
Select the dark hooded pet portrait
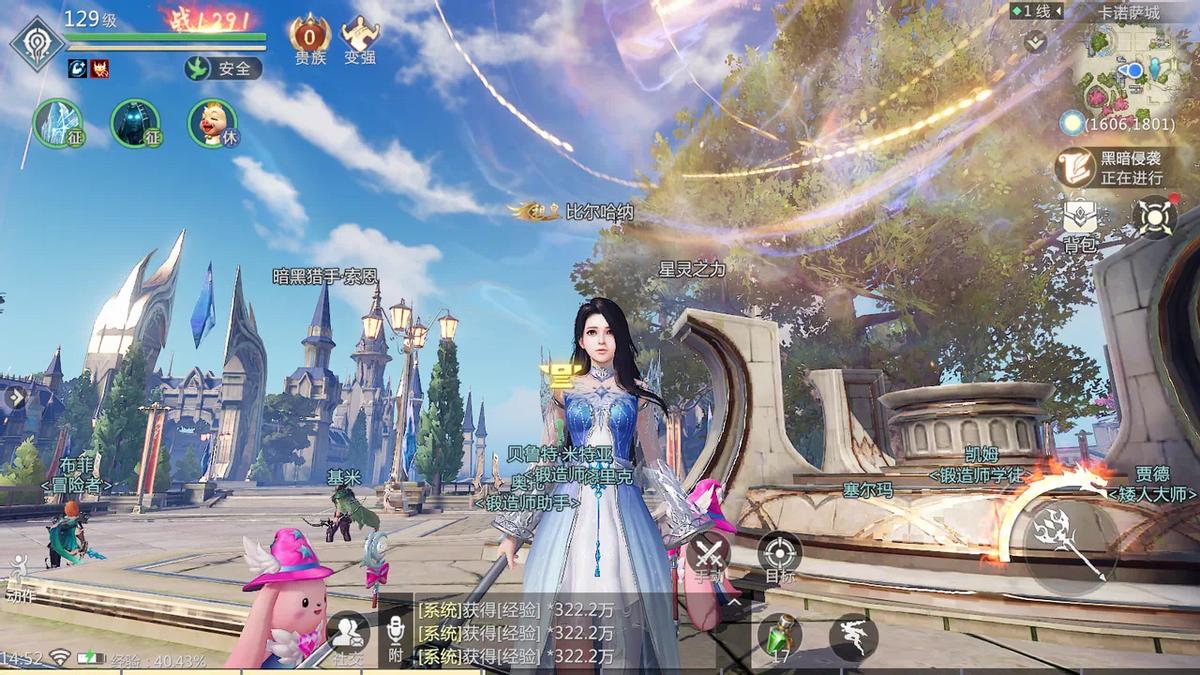[x=135, y=123]
